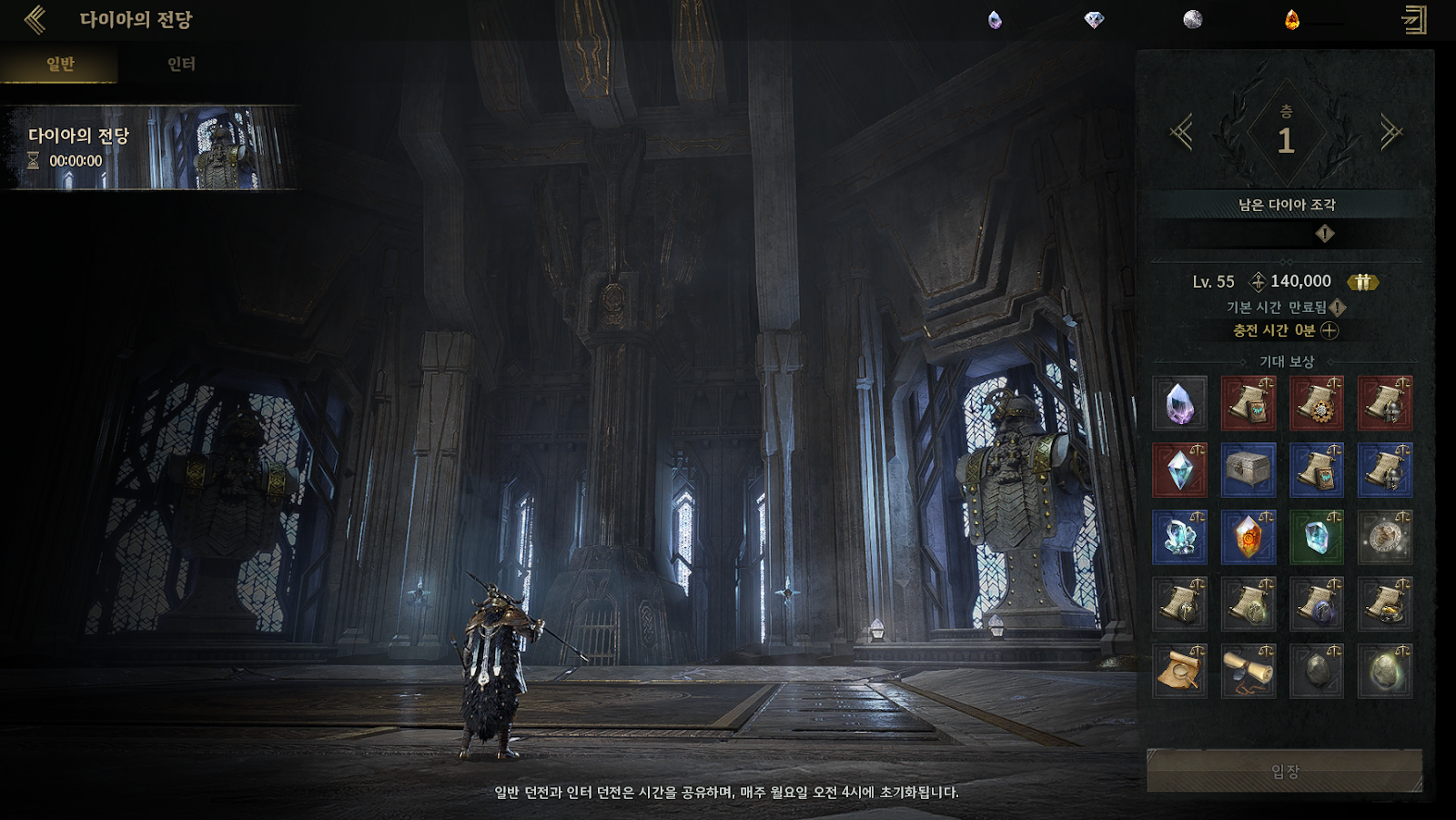The height and width of the screenshot is (820, 1456).
Task: Go to the previous floor
Action: [1181, 134]
